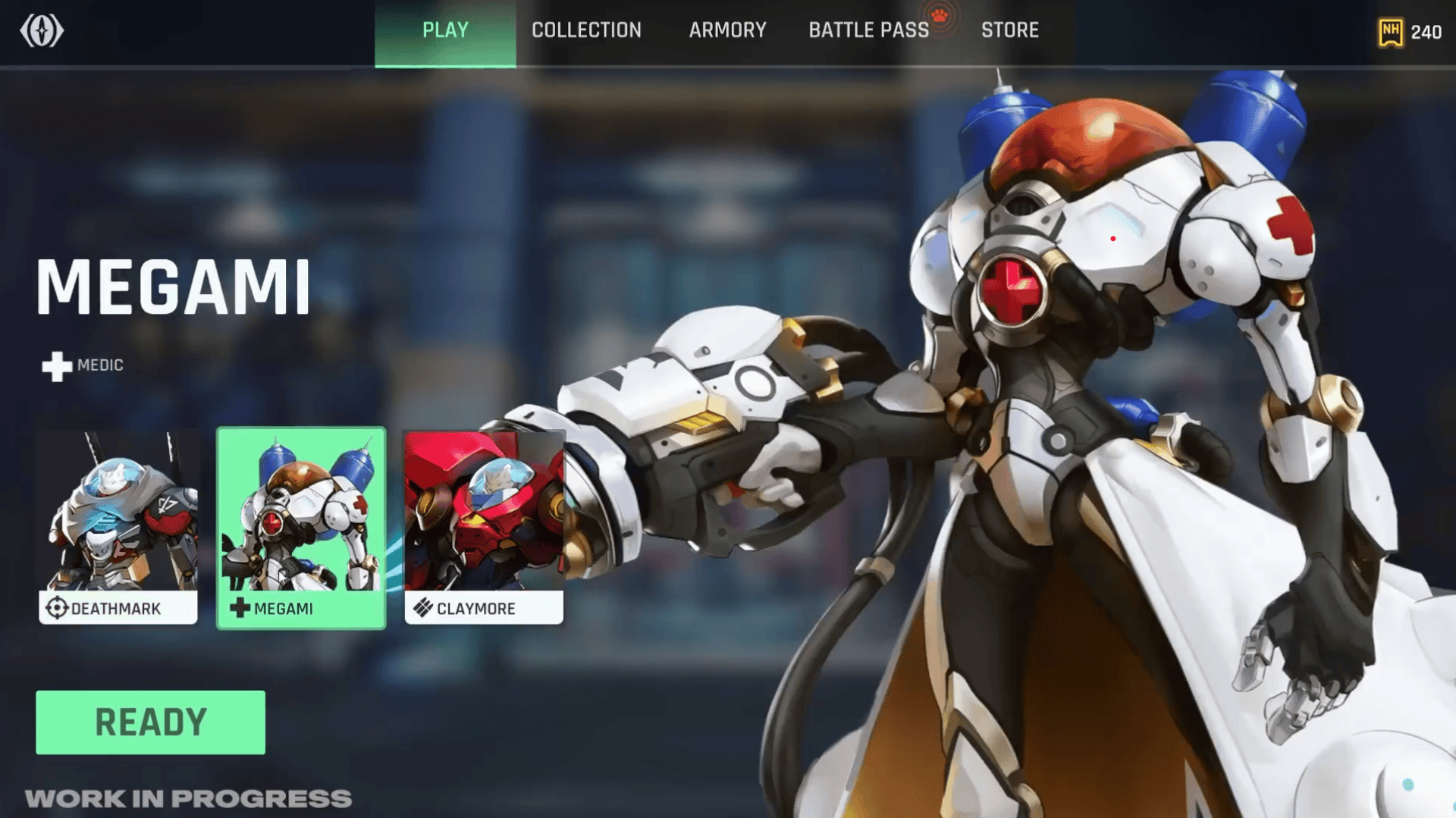The image size is (1456, 818).
Task: Open the NH currency balance
Action: pos(1410,33)
